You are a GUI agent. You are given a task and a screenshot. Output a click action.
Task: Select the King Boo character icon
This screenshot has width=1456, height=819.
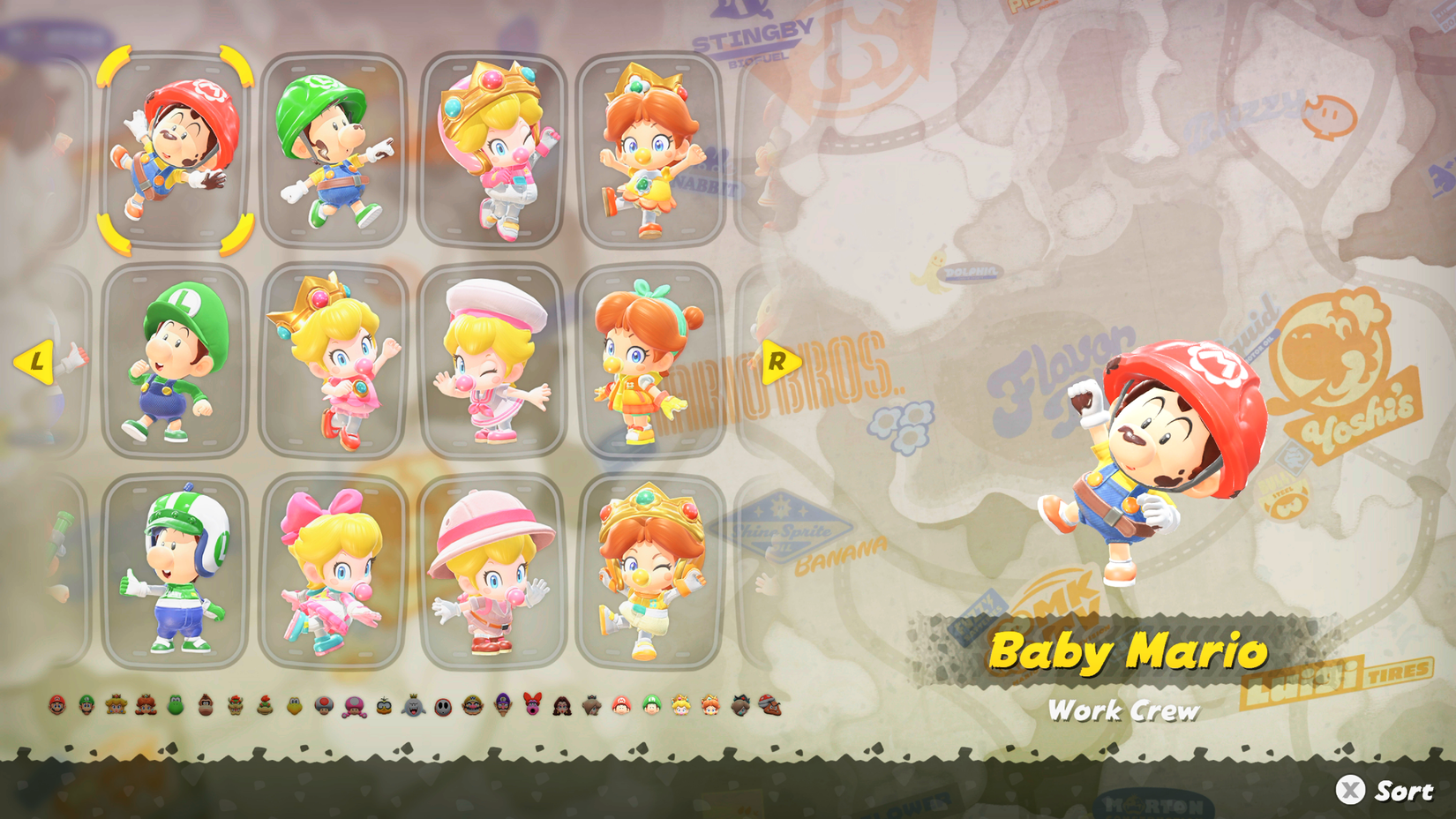pos(415,706)
